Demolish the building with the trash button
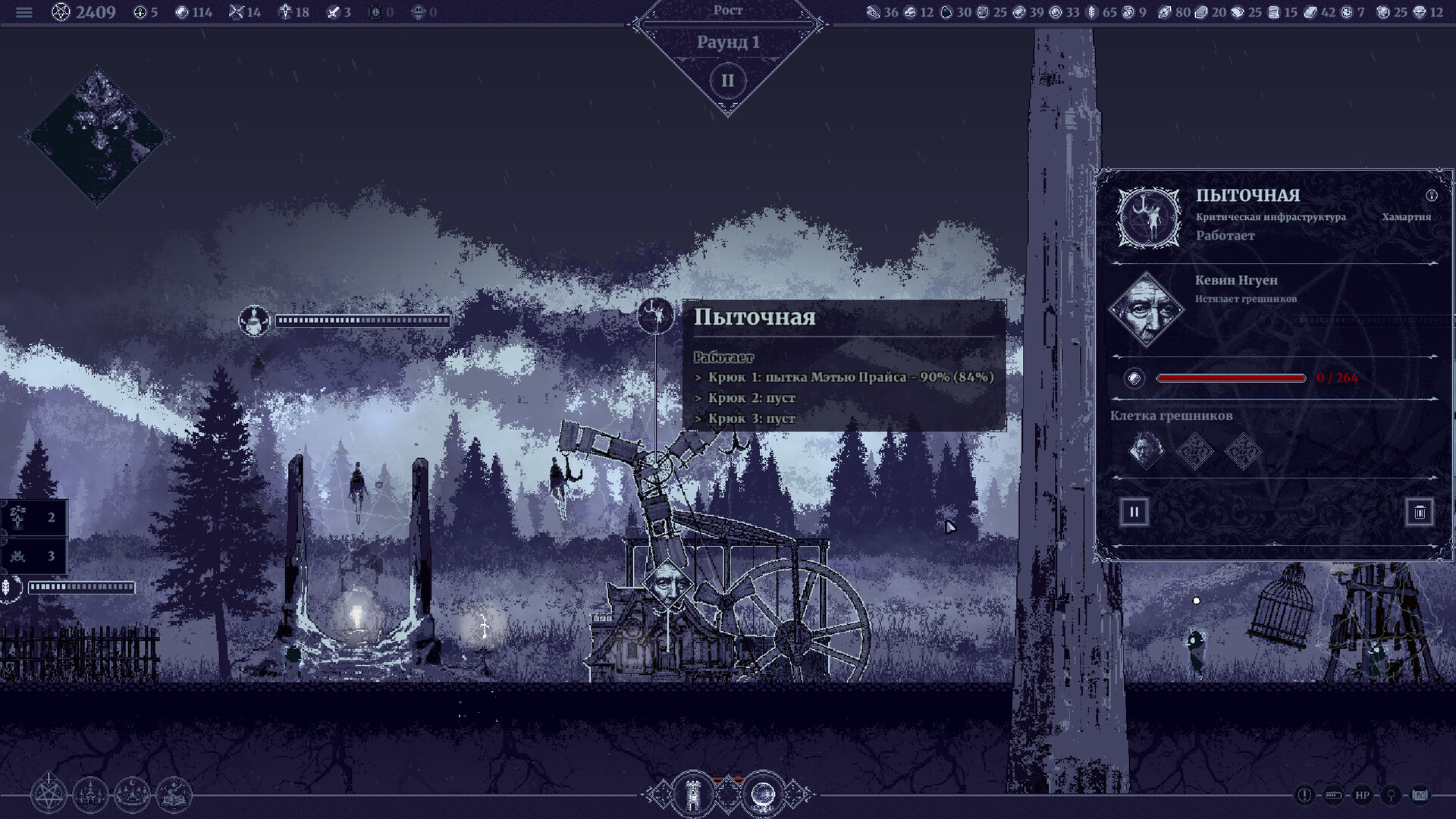The height and width of the screenshot is (819, 1456). coord(1419,512)
